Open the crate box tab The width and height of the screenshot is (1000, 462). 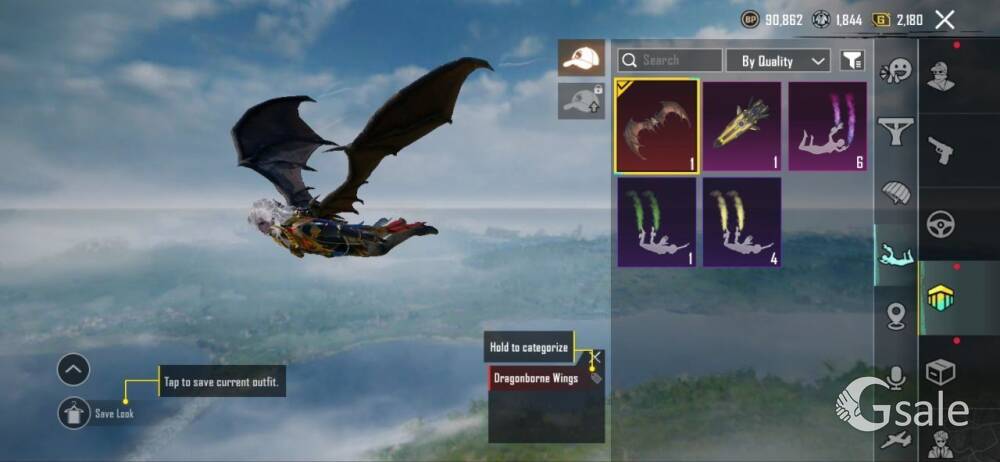tap(940, 372)
